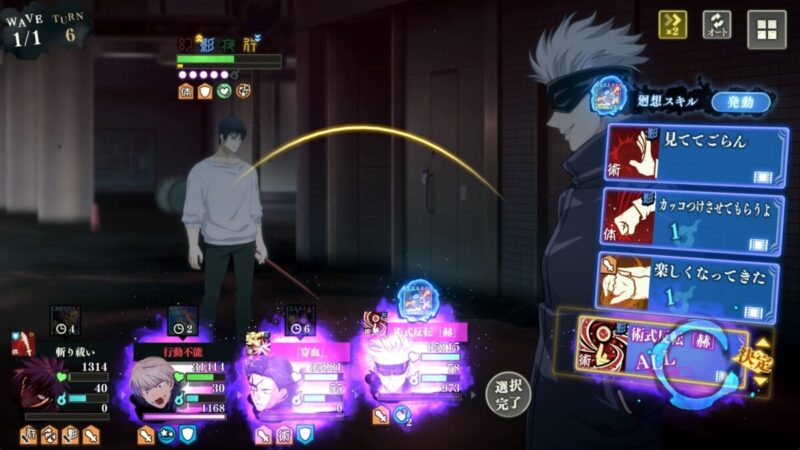
Task: Open the grid menu button
Action: click(x=767, y=29)
